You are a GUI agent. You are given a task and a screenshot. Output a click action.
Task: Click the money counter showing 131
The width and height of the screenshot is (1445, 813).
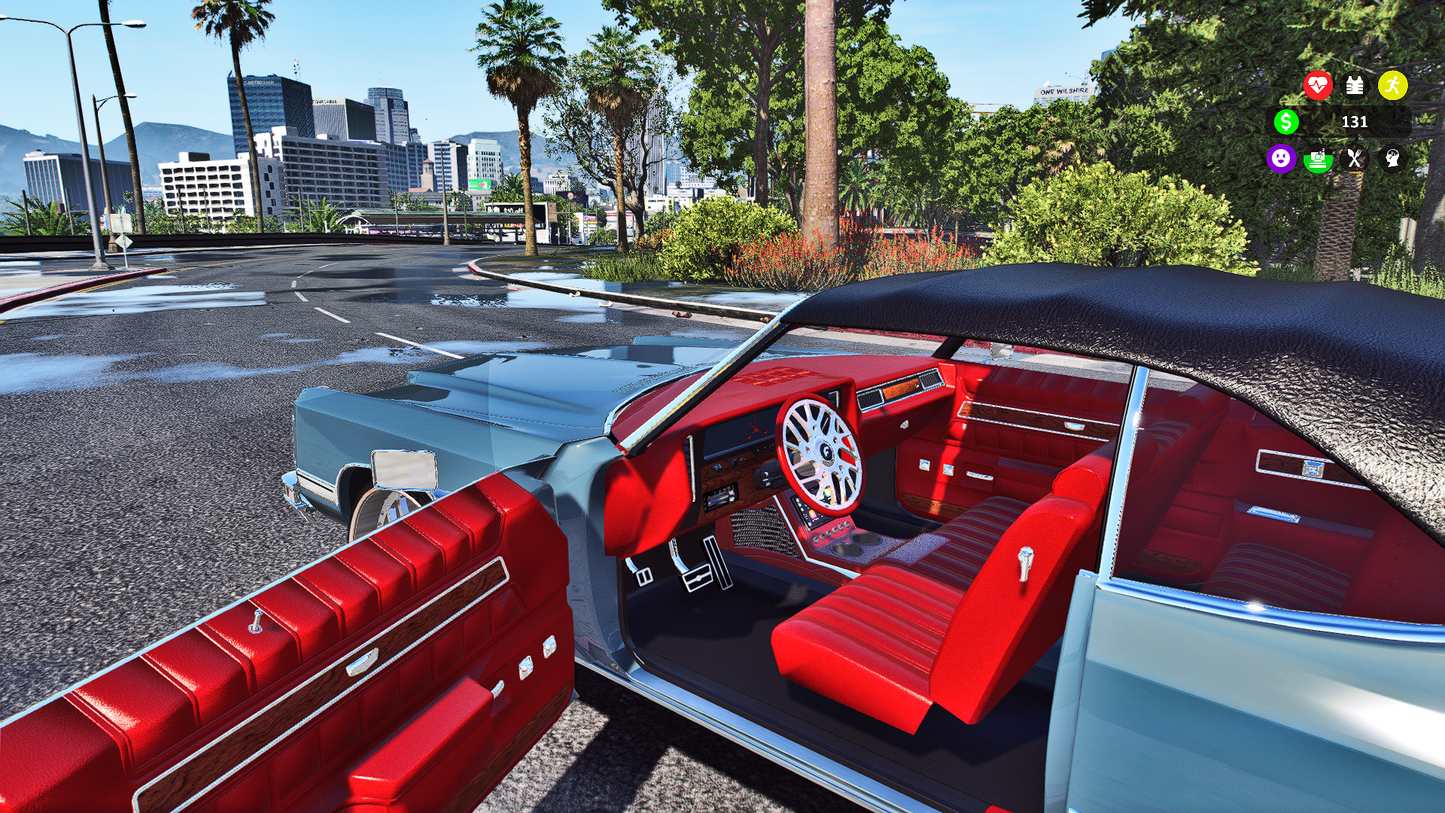pos(1357,122)
